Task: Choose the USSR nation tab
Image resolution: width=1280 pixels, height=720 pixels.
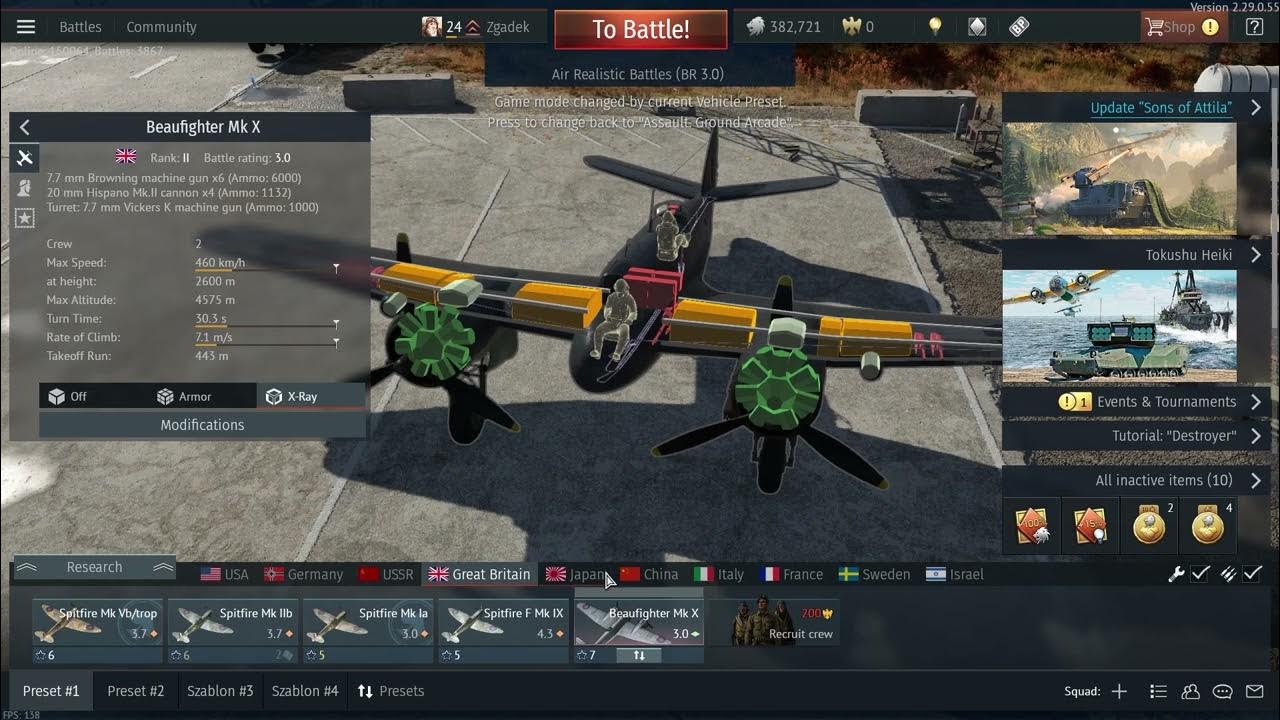Action: tap(386, 574)
